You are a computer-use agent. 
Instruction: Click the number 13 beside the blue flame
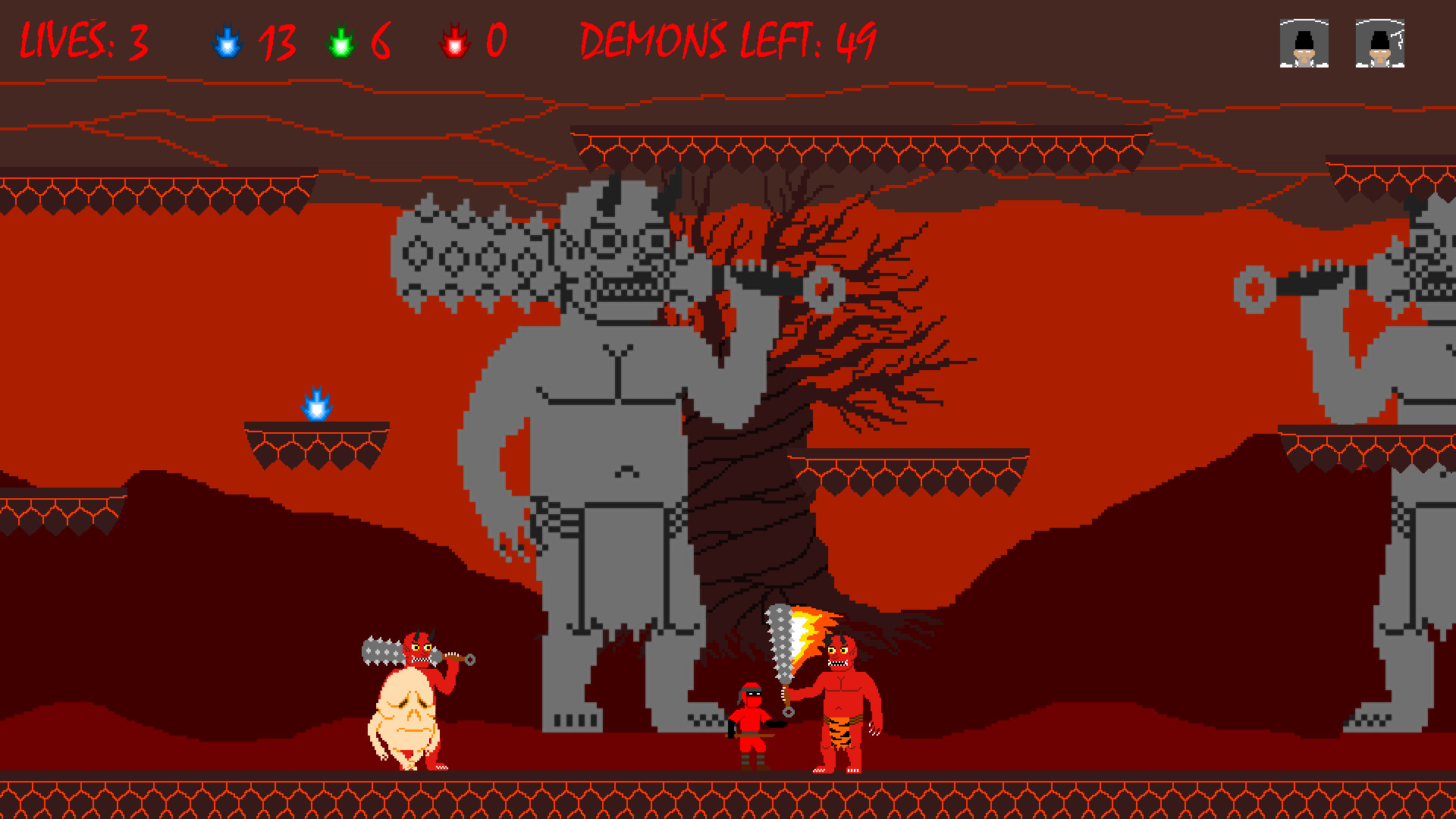(x=276, y=43)
